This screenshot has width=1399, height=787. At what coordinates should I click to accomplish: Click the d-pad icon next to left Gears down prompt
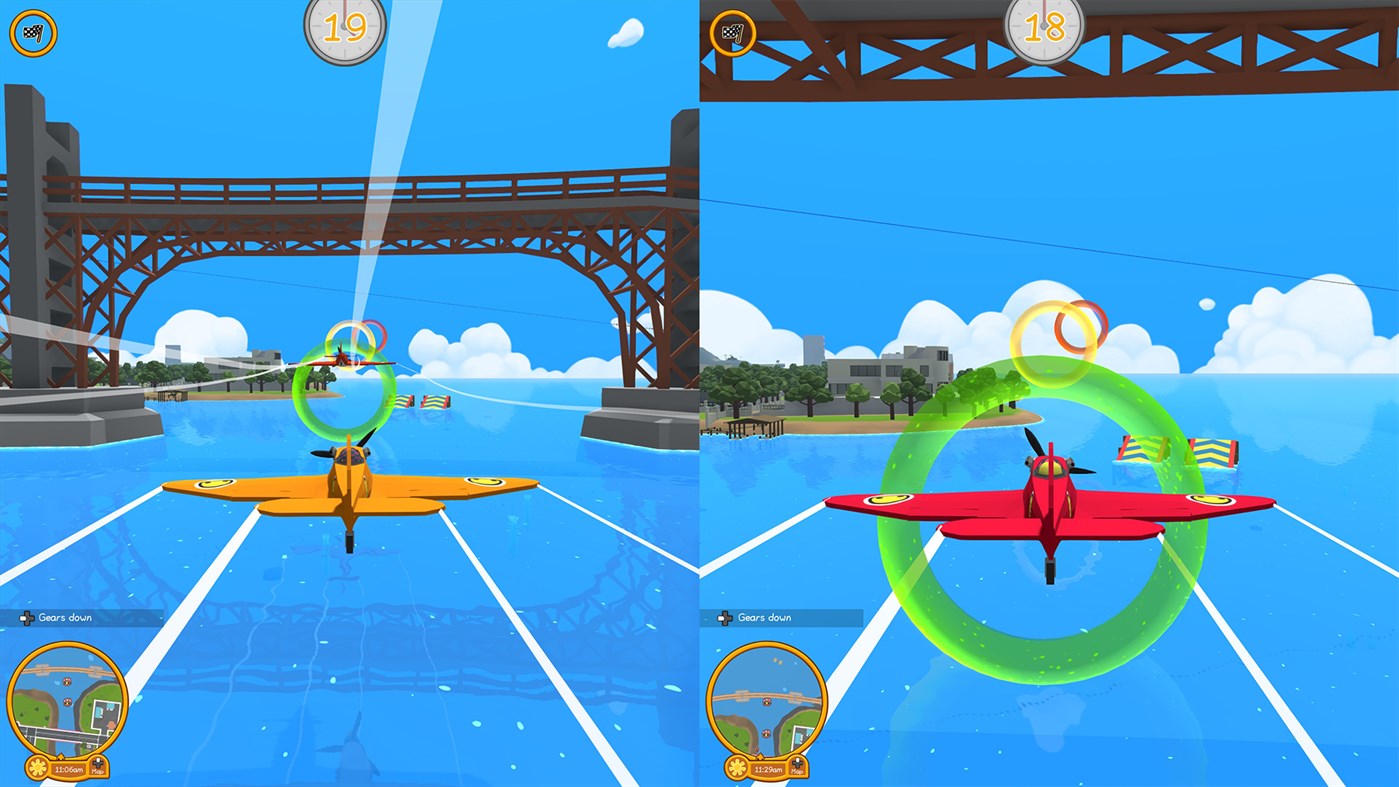click(27, 618)
